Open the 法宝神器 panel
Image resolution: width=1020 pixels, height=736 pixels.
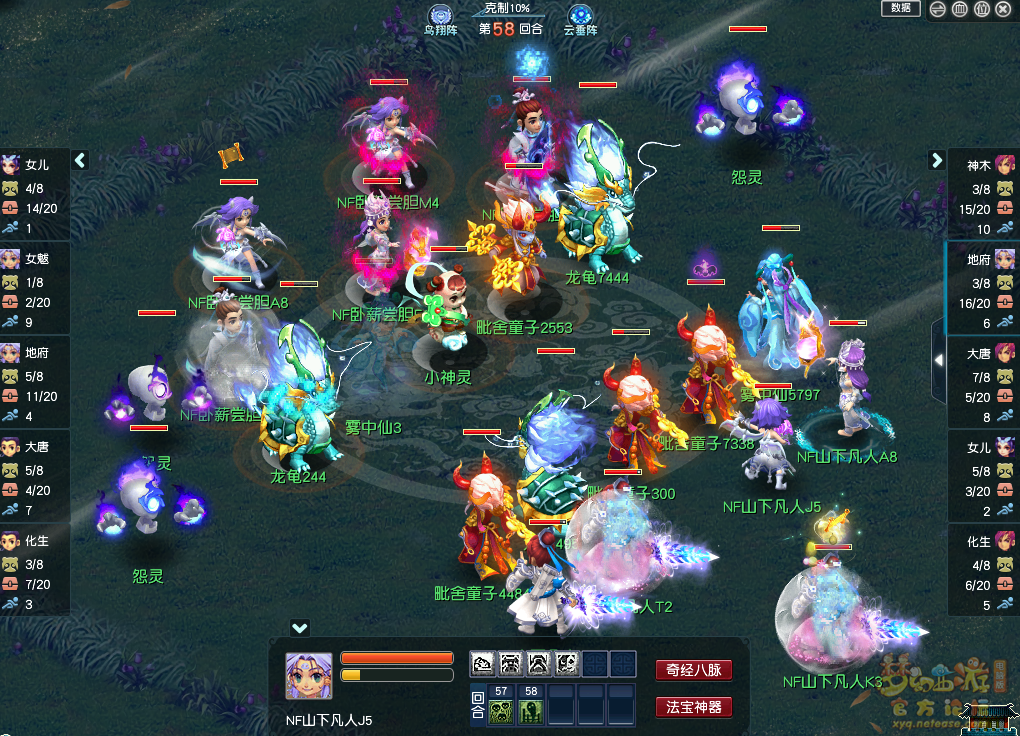pyautogui.click(x=694, y=707)
